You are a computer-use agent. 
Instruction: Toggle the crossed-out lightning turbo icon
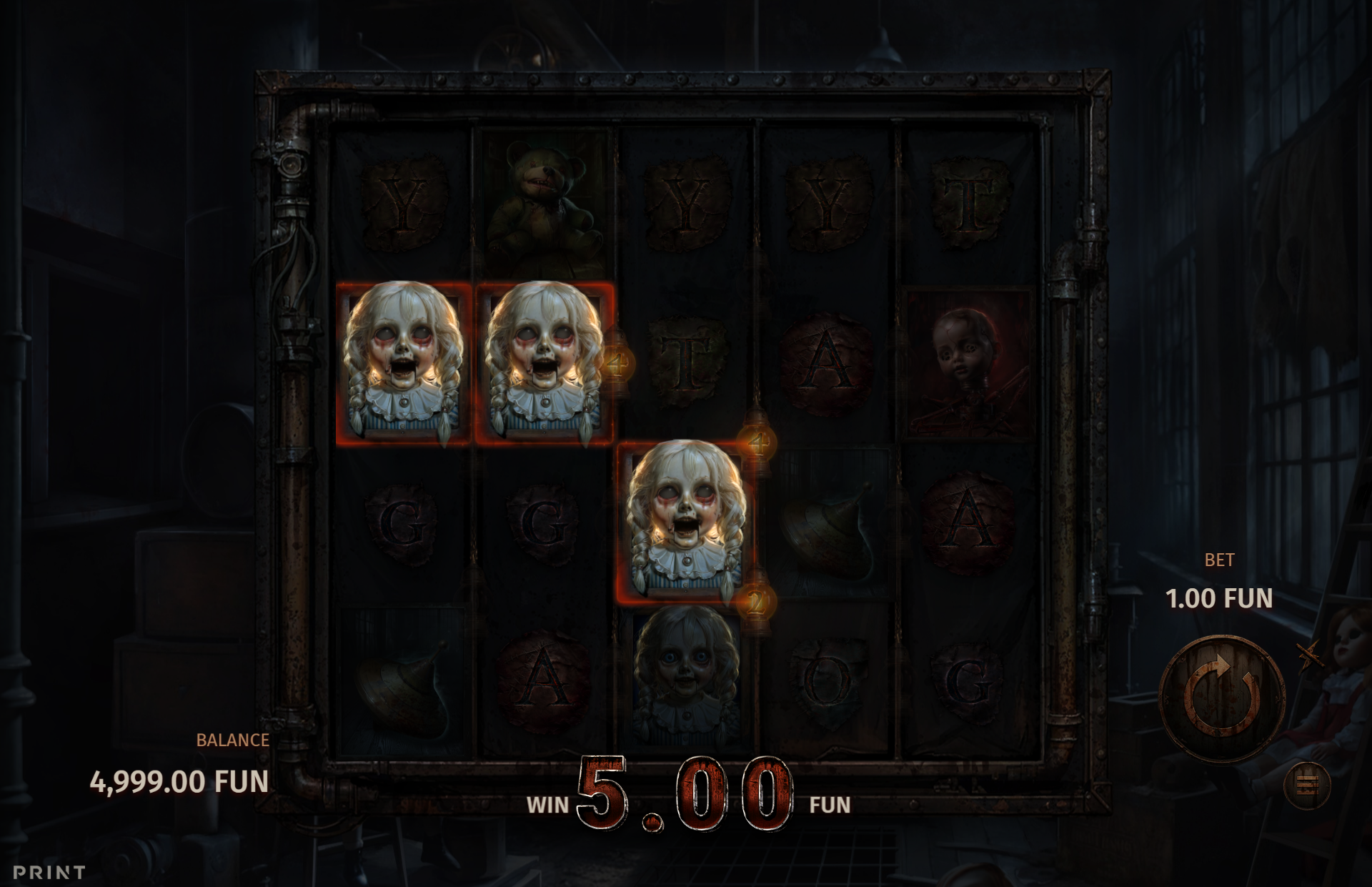pos(1309,655)
